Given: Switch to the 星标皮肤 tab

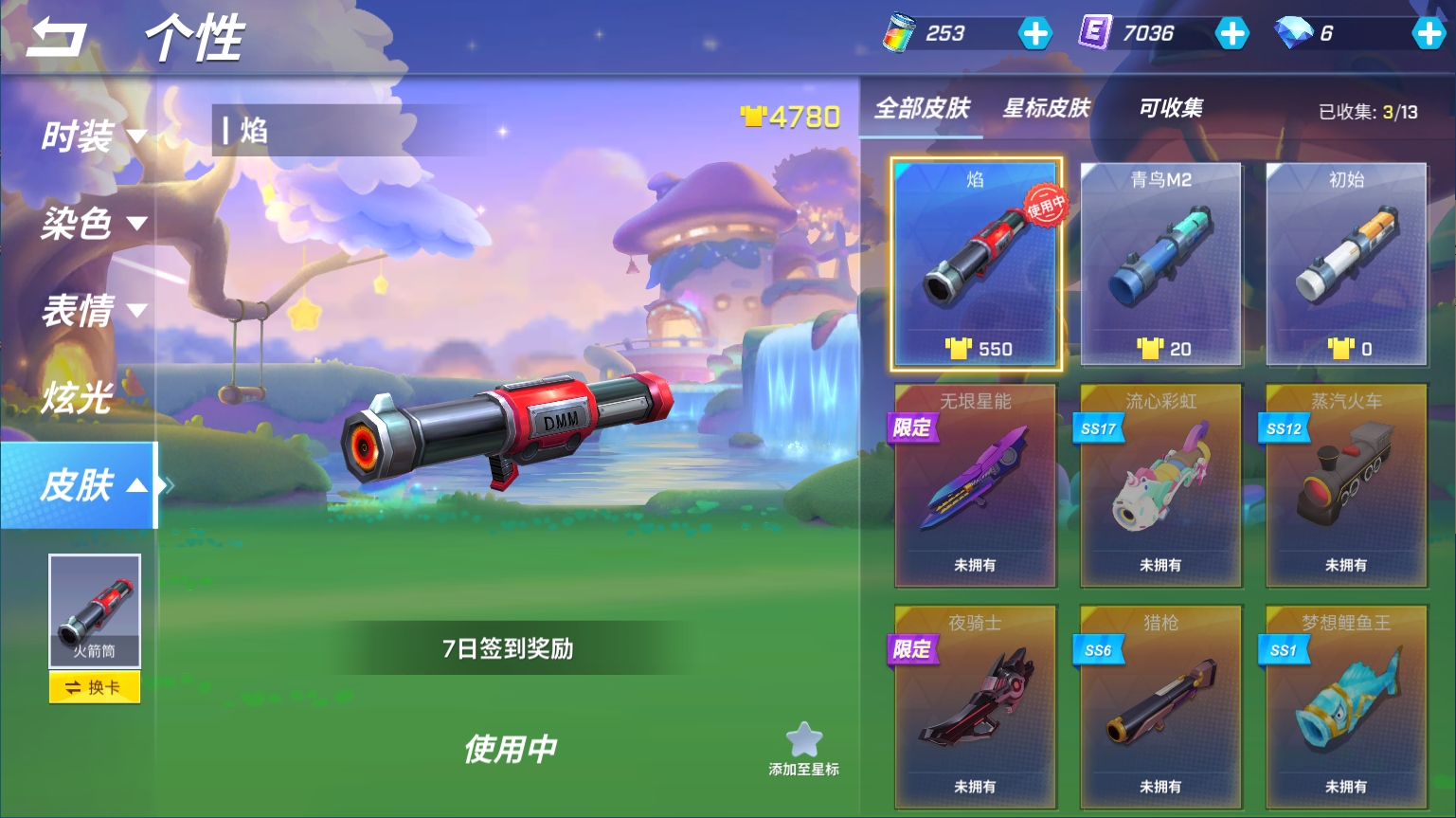Looking at the screenshot, I should click(x=1047, y=108).
